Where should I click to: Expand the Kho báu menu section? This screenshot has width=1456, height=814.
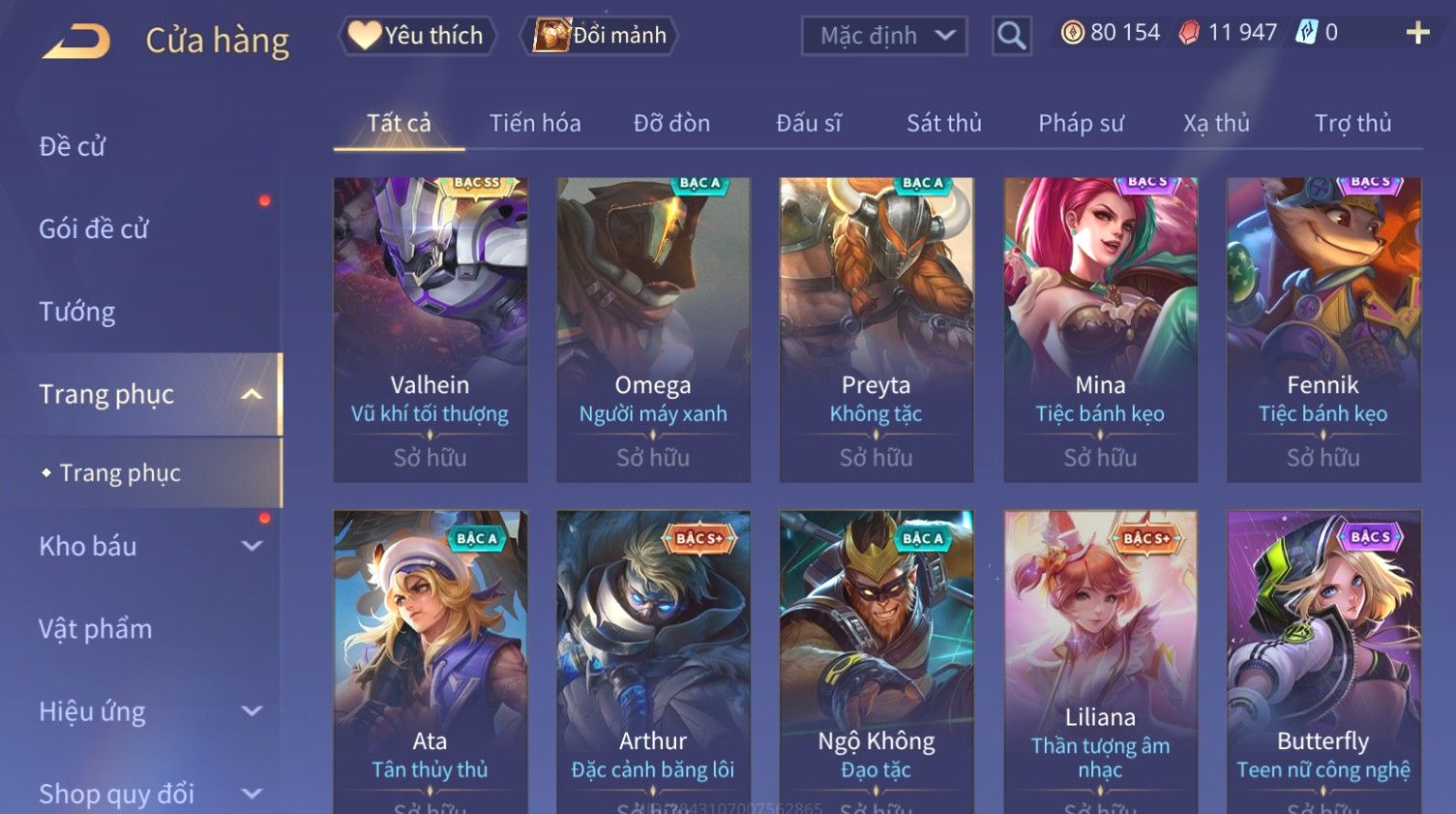(145, 546)
